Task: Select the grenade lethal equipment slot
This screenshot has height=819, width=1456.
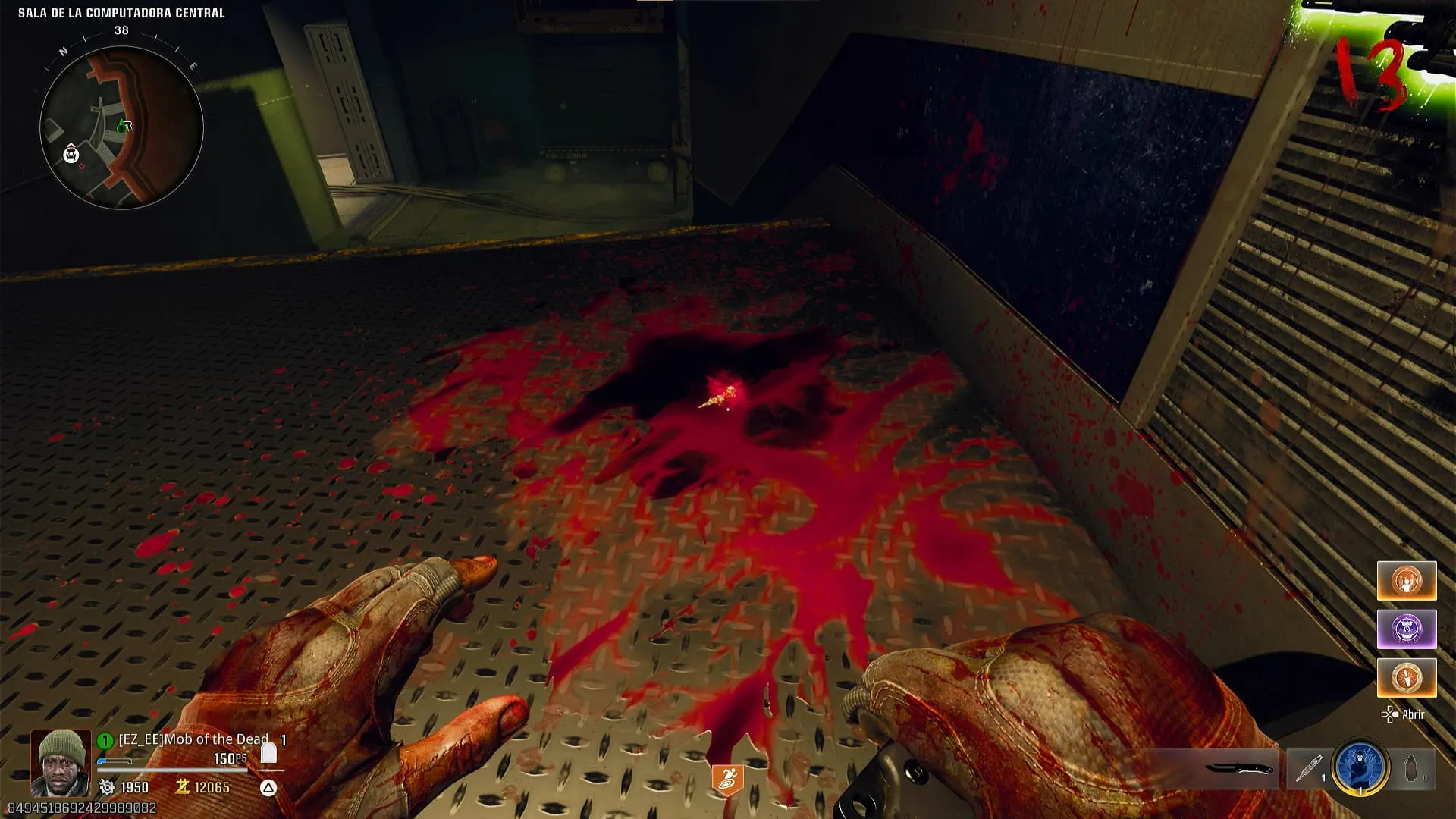Action: pos(1411,768)
